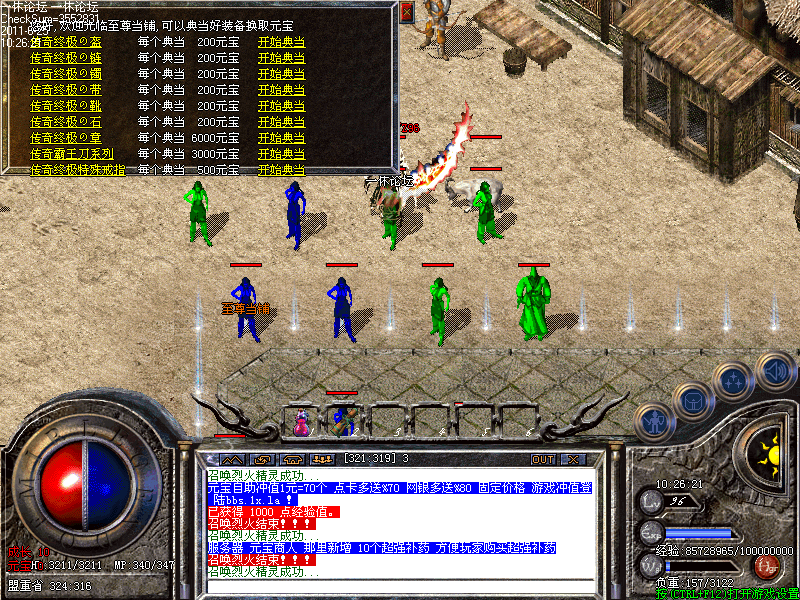Click 开始典当 for 传奇终极特殊戒指
The image size is (800, 600).
pos(281,170)
